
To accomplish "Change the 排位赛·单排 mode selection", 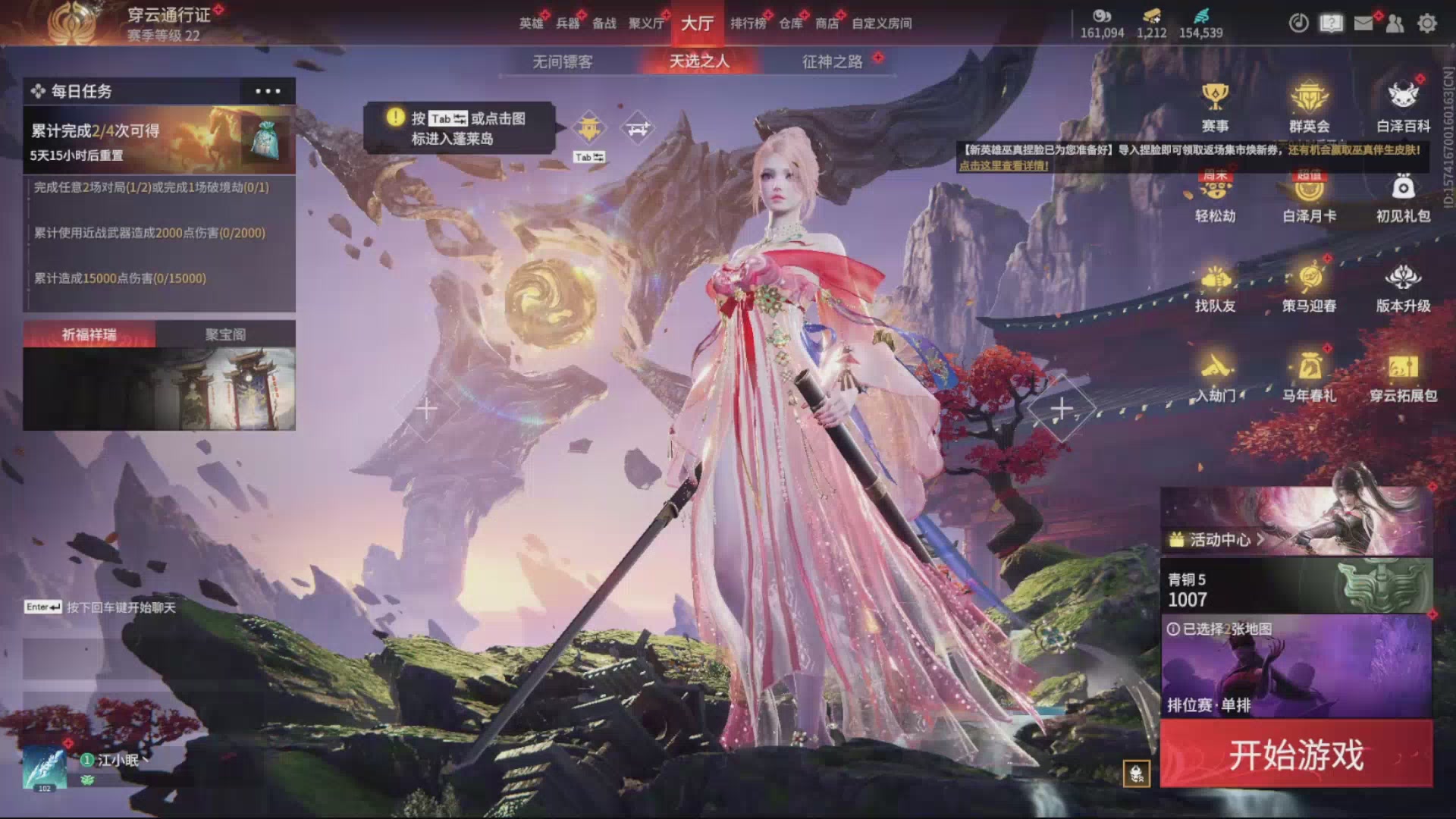I will tap(1296, 667).
